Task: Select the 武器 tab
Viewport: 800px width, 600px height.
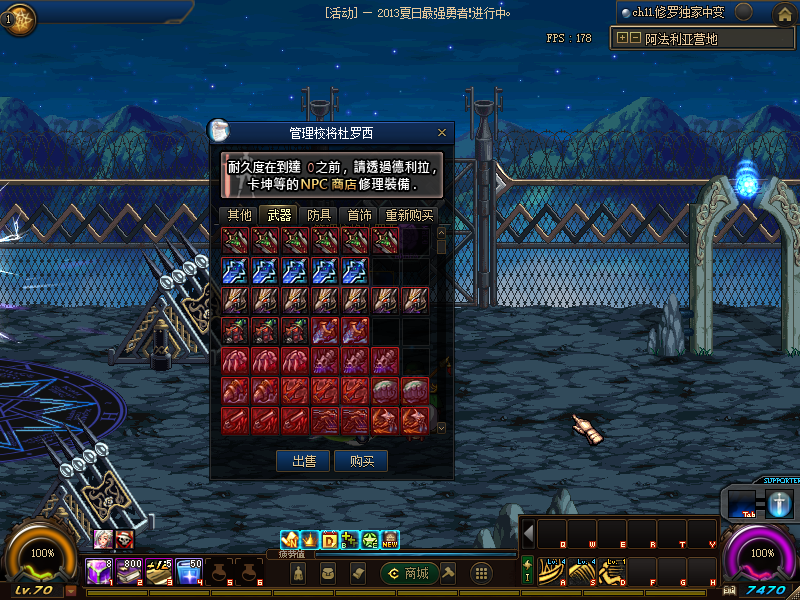Action: tap(278, 214)
